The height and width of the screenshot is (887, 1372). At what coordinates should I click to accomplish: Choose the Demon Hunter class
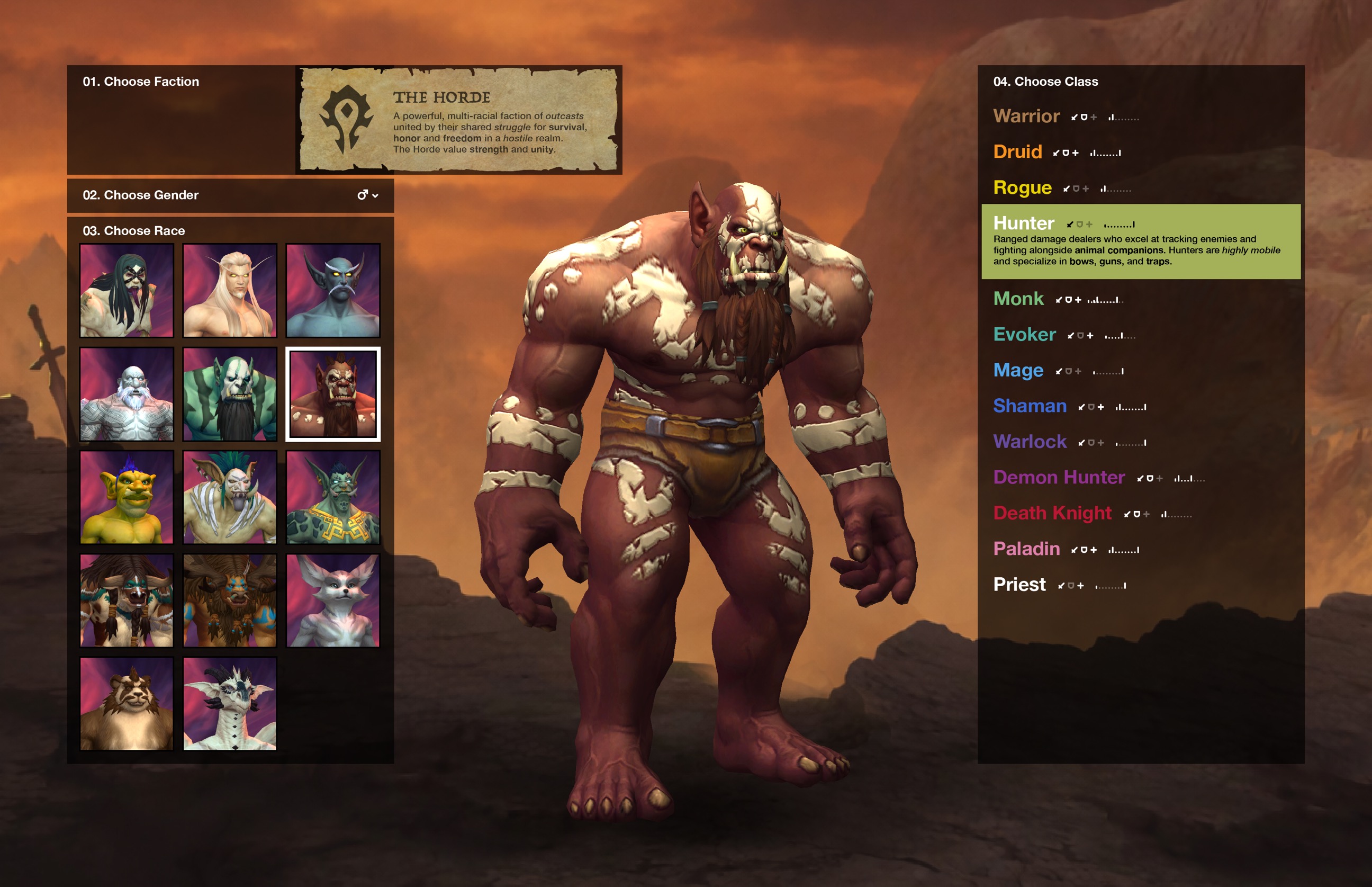[x=1058, y=478]
